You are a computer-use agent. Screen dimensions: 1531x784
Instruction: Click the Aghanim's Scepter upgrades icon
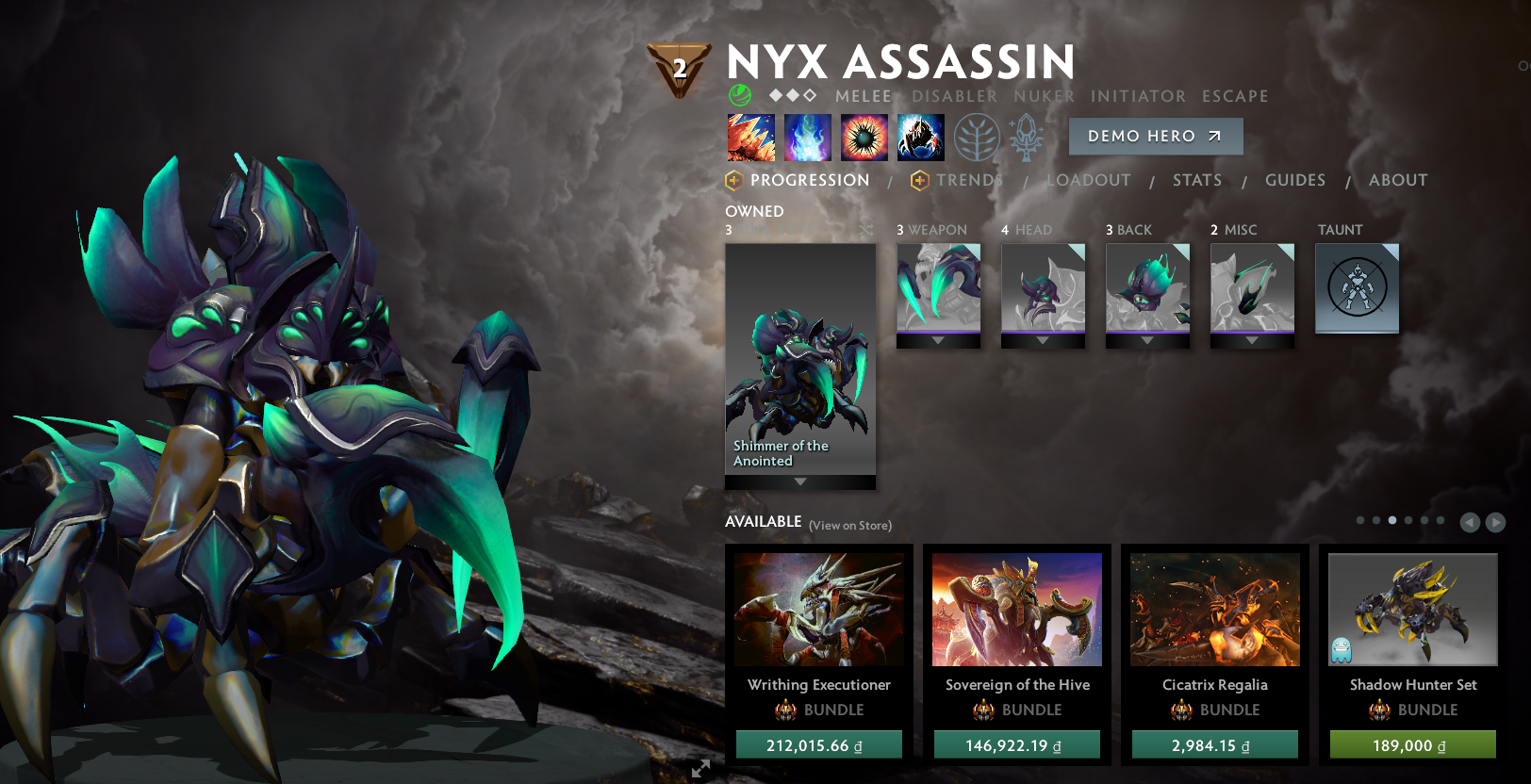(x=1027, y=137)
